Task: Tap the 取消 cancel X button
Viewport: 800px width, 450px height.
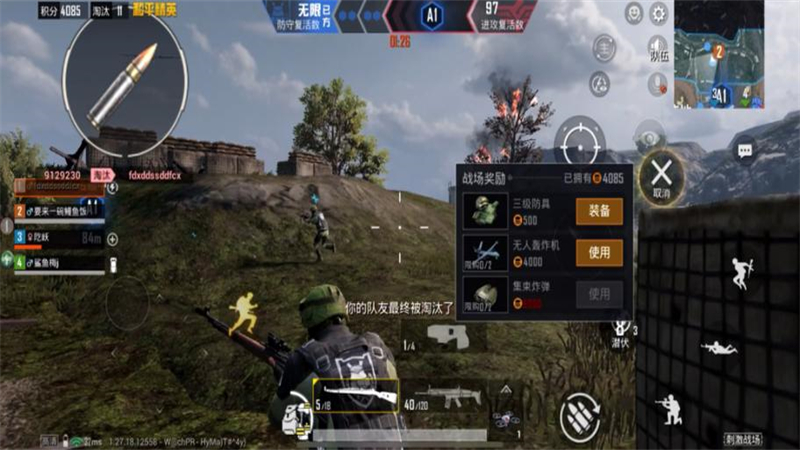Action: tap(661, 174)
